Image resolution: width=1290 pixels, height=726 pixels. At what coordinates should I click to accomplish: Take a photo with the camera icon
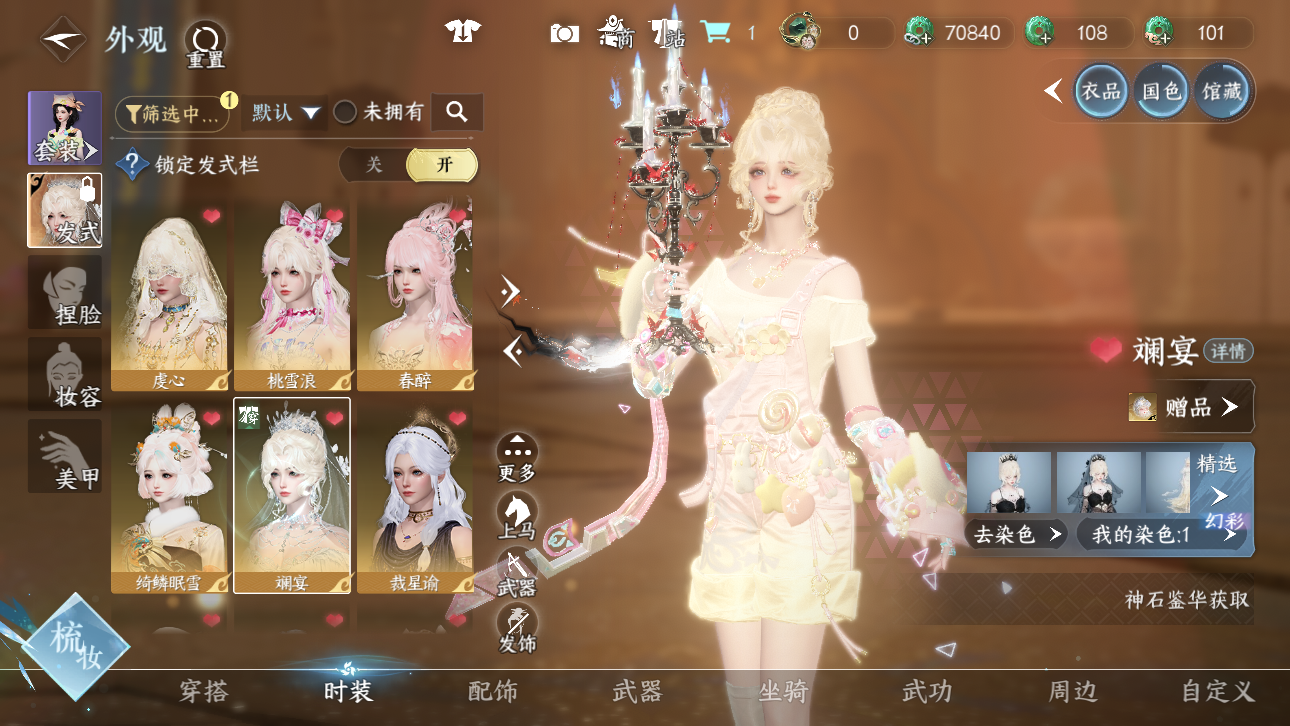[564, 34]
